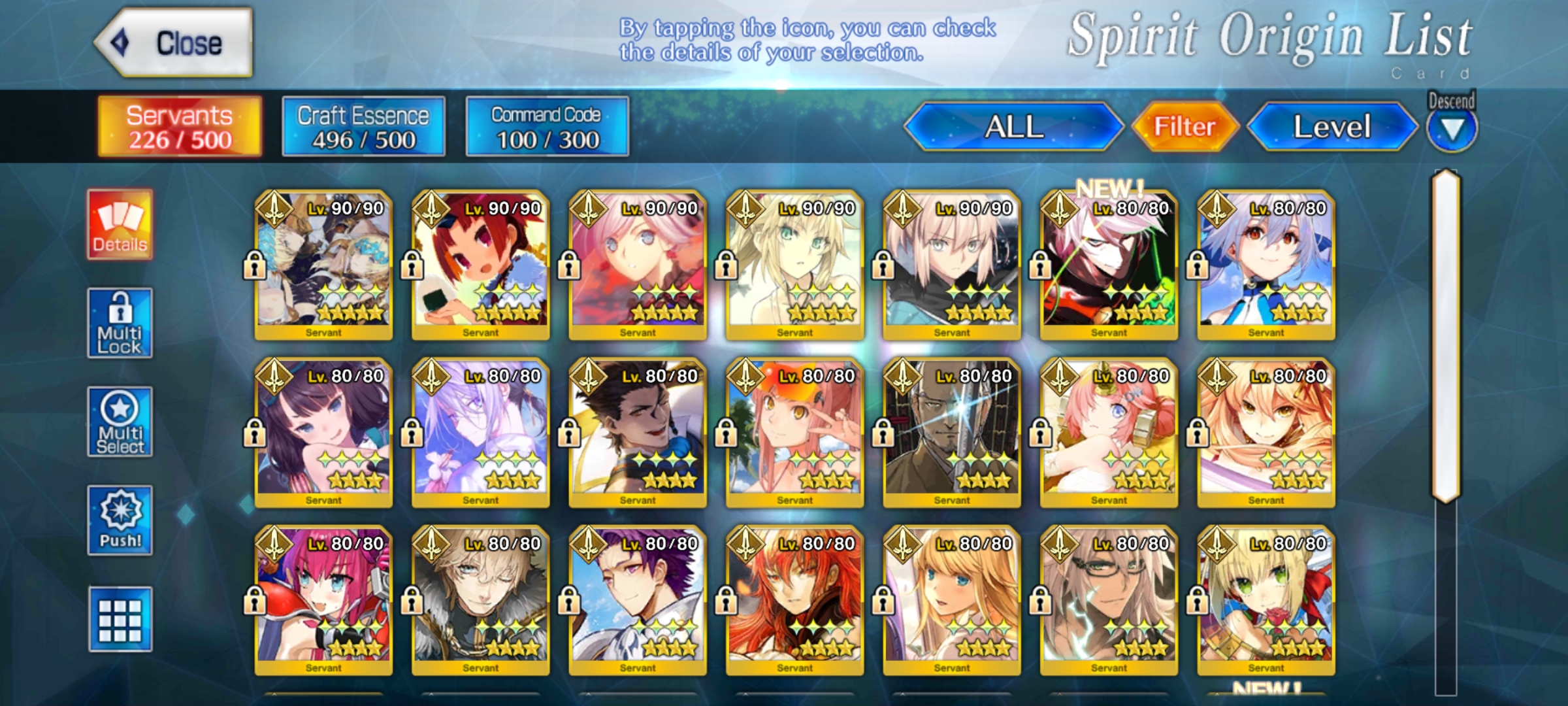Pick the servant wearing glasses
The width and height of the screenshot is (1568, 706).
[x=1109, y=600]
